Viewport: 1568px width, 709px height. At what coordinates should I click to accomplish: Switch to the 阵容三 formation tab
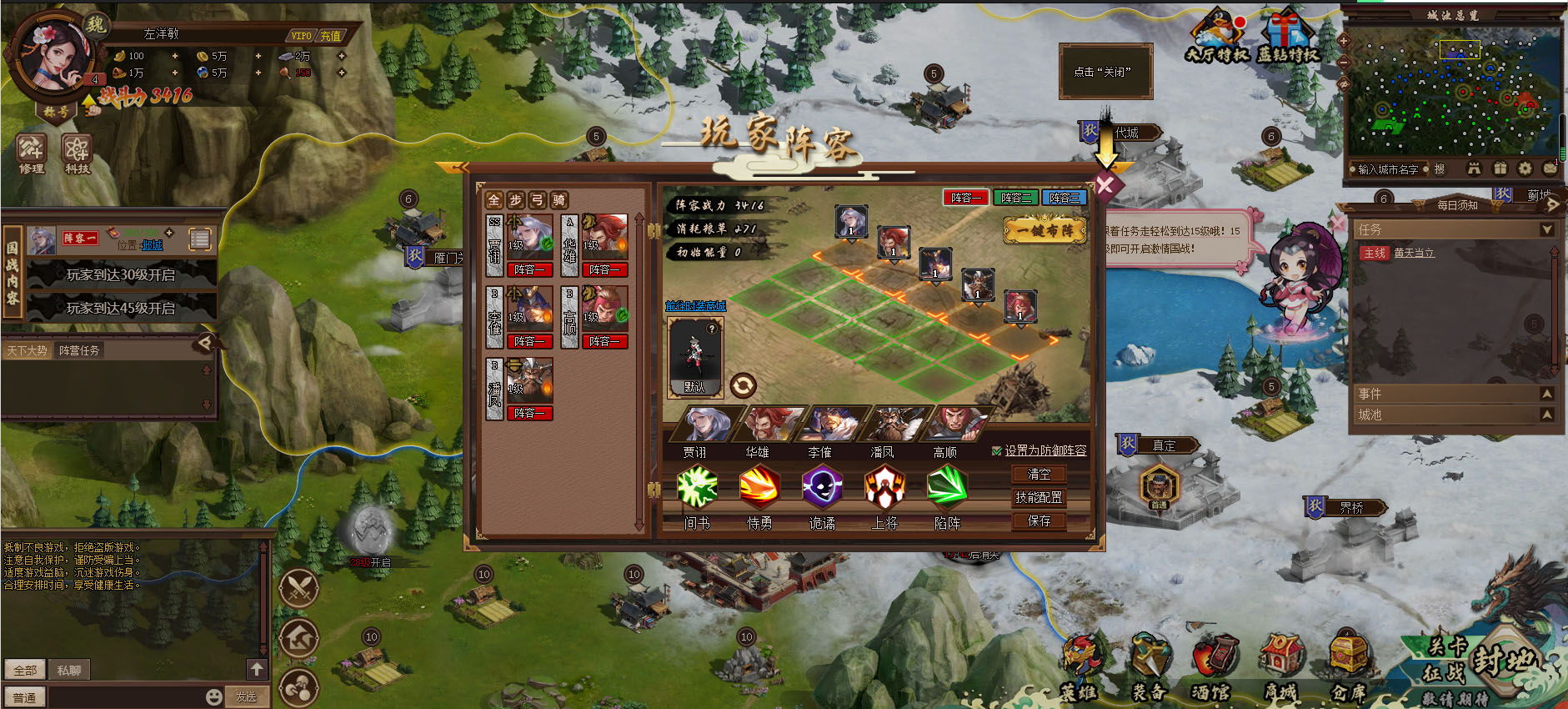coord(1064,198)
